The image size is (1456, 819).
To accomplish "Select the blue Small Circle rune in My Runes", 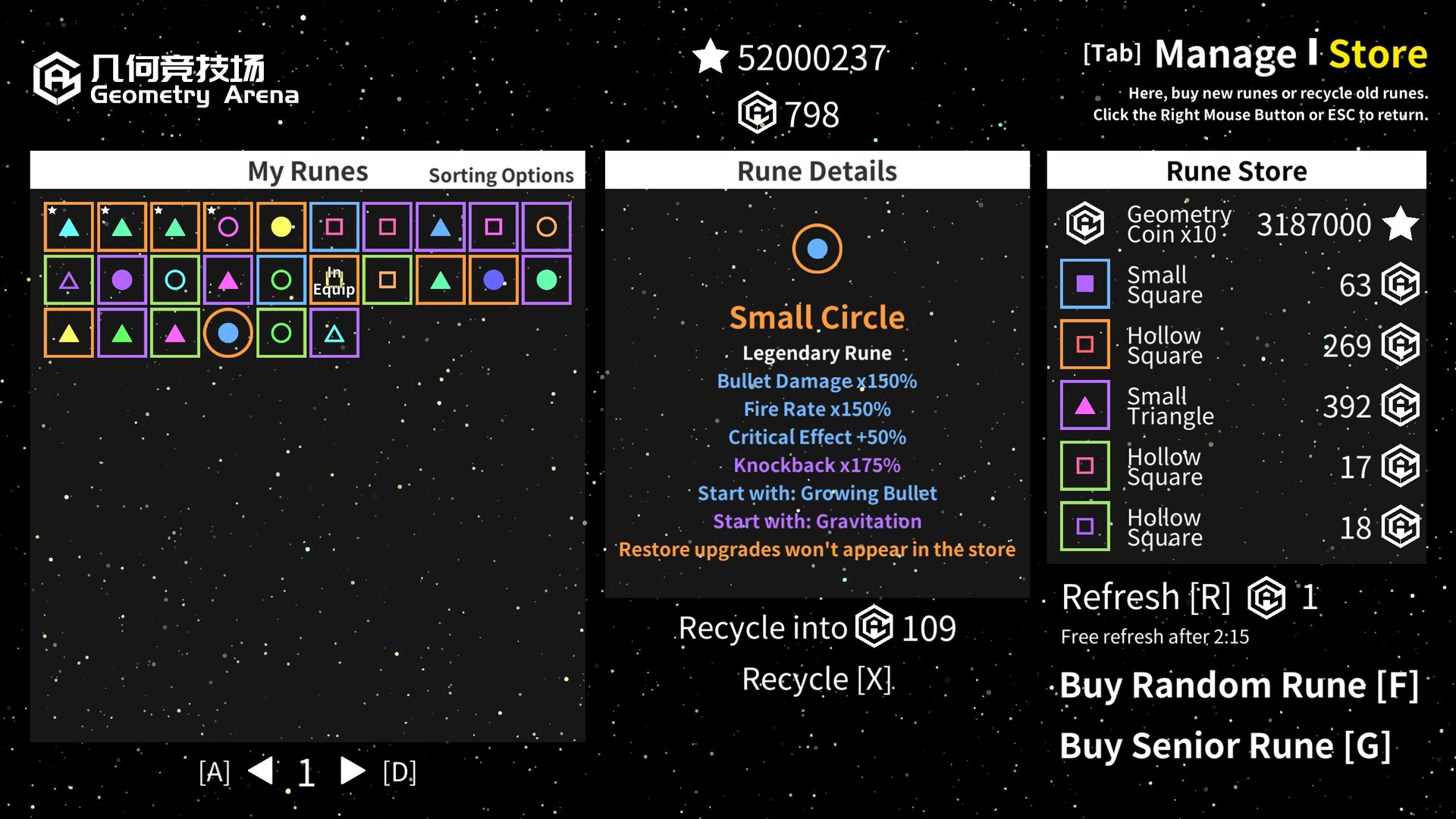I will point(228,332).
